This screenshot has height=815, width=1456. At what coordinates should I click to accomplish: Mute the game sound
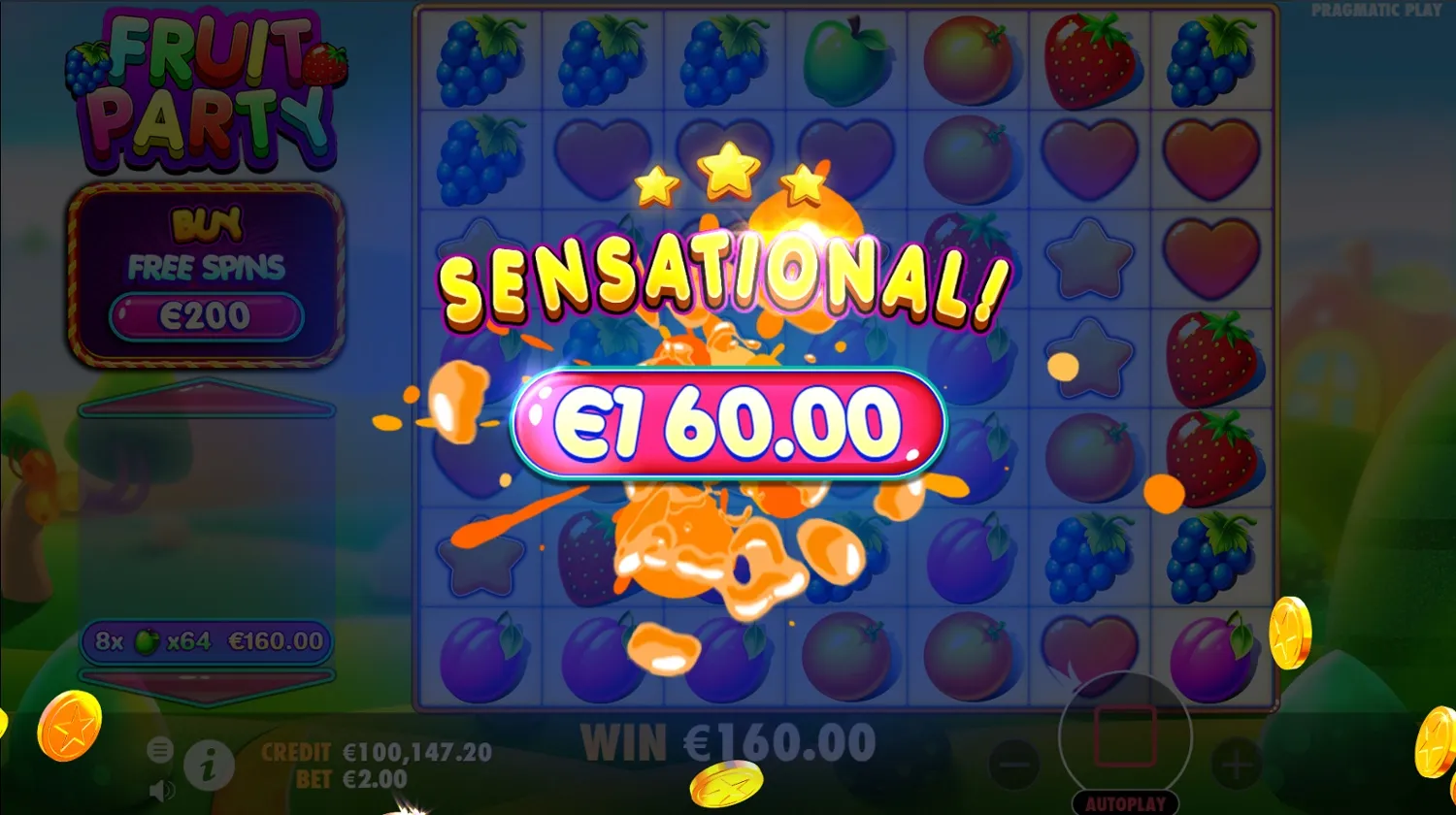point(160,789)
